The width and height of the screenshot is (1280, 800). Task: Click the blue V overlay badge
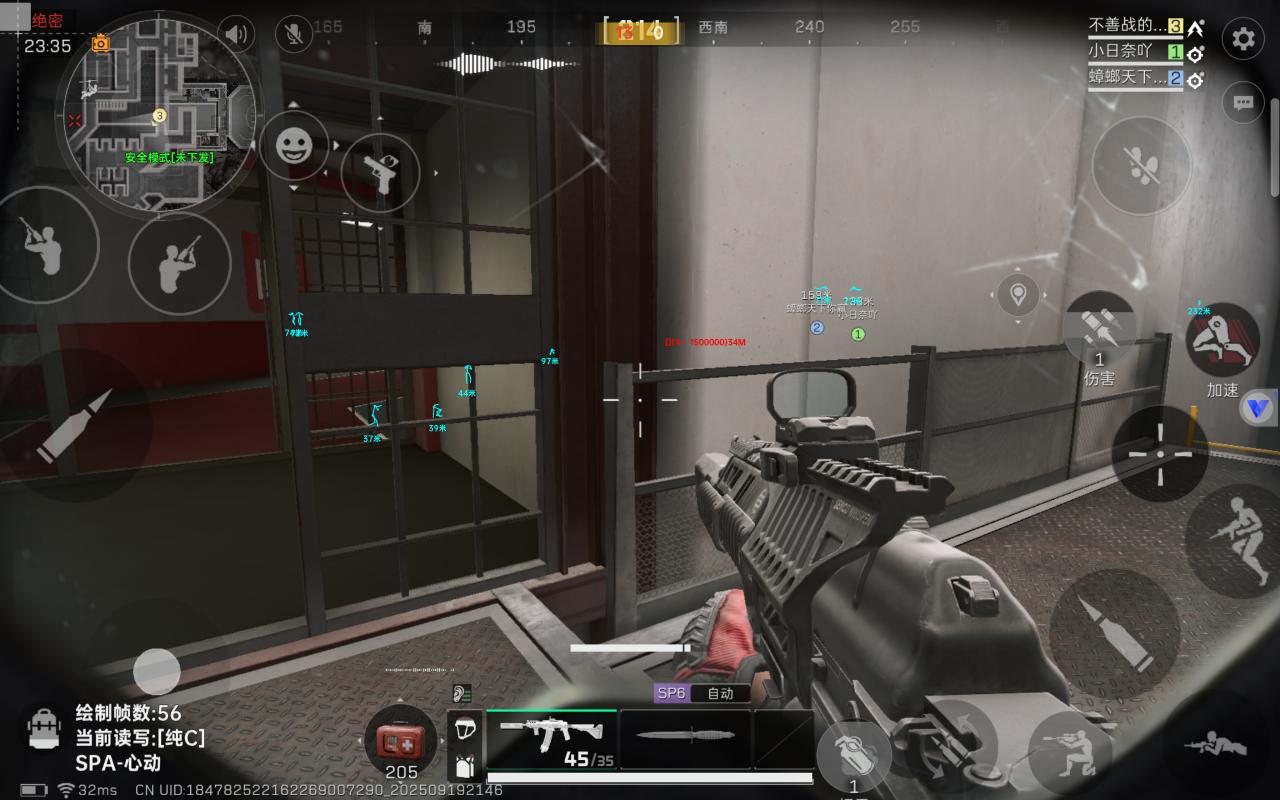(1257, 408)
